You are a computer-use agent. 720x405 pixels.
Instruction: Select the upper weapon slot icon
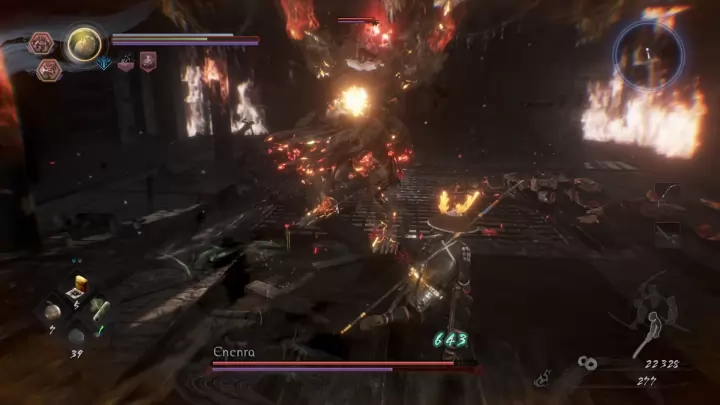(668, 192)
